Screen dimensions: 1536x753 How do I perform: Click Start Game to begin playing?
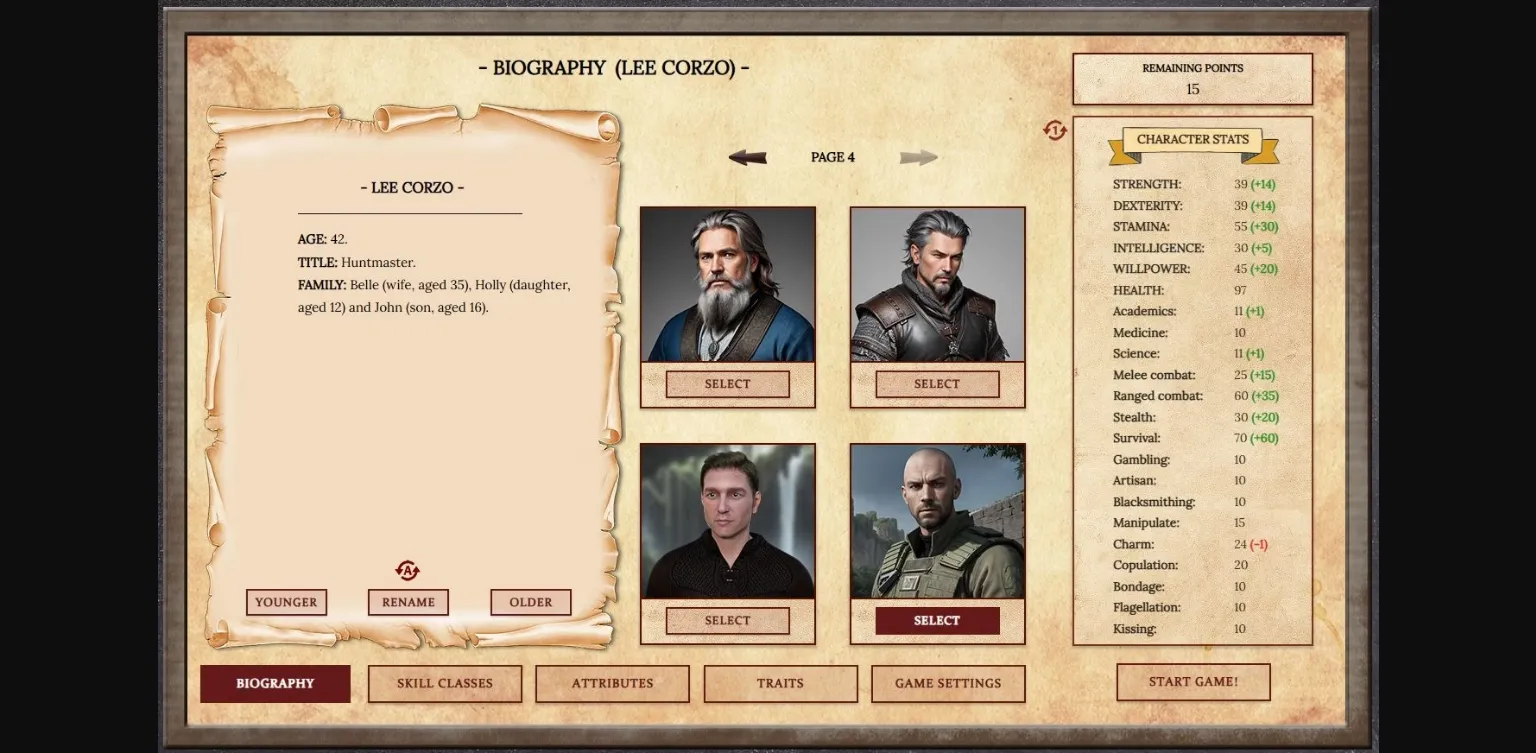pyautogui.click(x=1193, y=681)
